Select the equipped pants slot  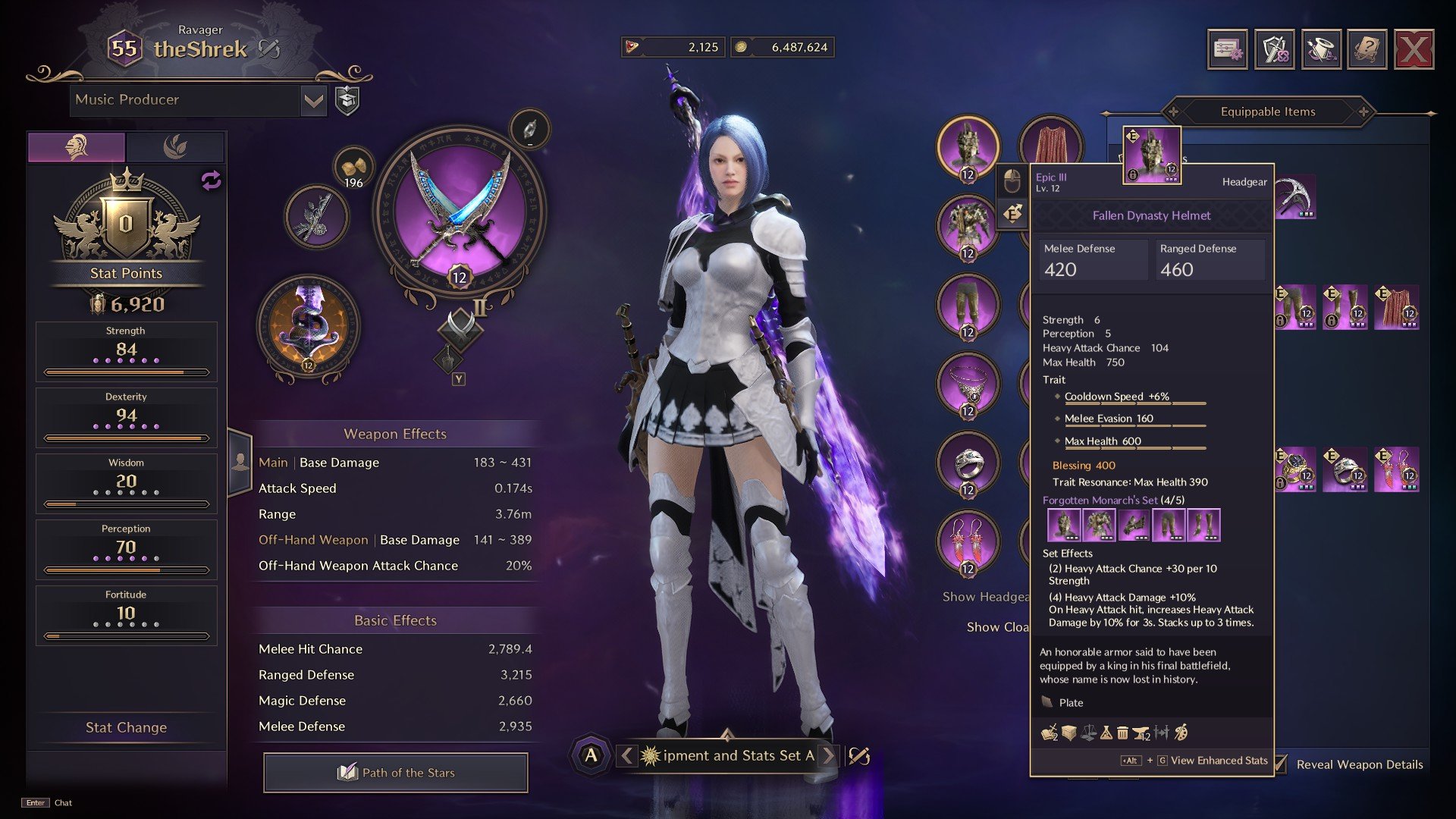pos(968,305)
